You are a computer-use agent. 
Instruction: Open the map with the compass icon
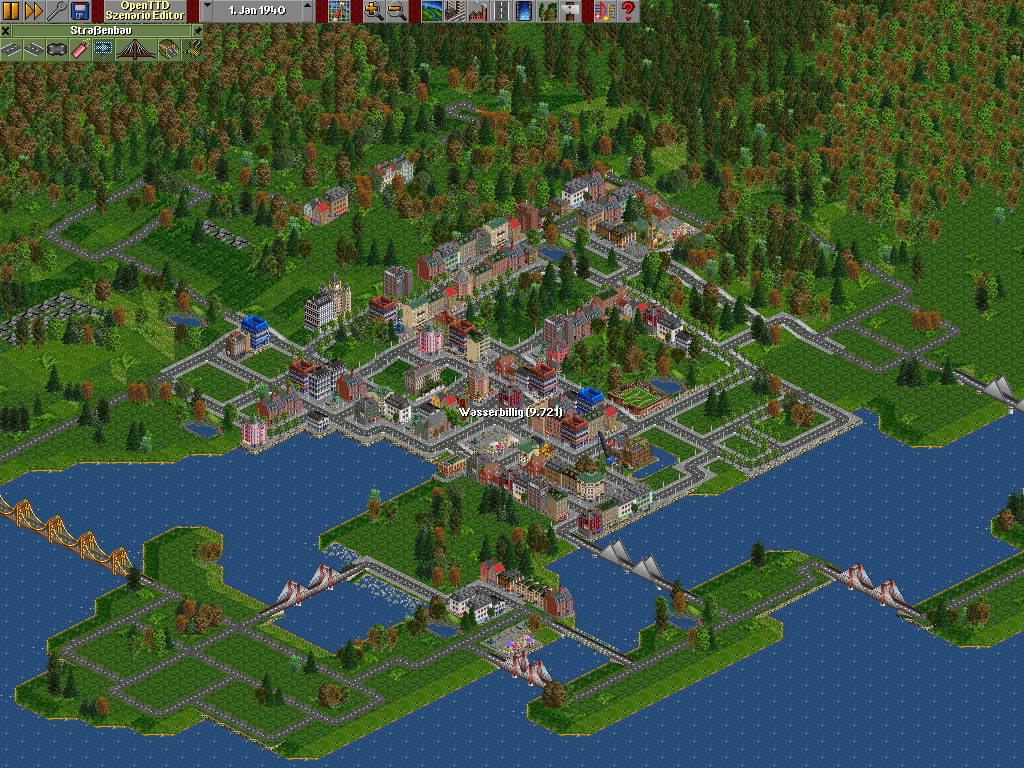(x=339, y=11)
